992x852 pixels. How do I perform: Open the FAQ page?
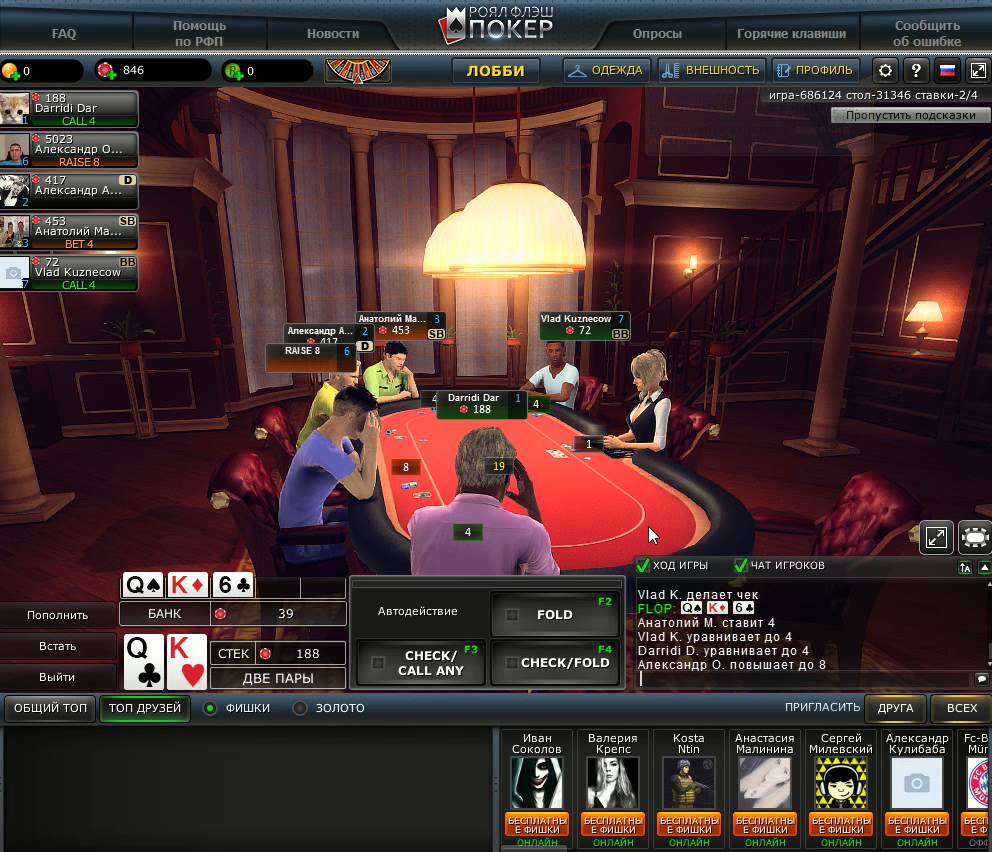64,33
